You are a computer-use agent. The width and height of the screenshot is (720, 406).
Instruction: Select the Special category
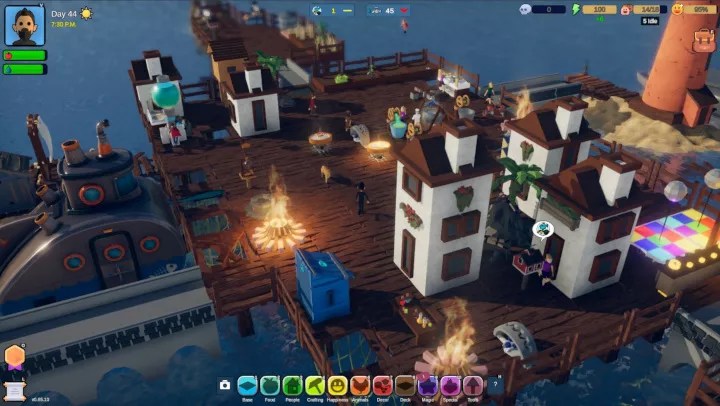[450, 385]
